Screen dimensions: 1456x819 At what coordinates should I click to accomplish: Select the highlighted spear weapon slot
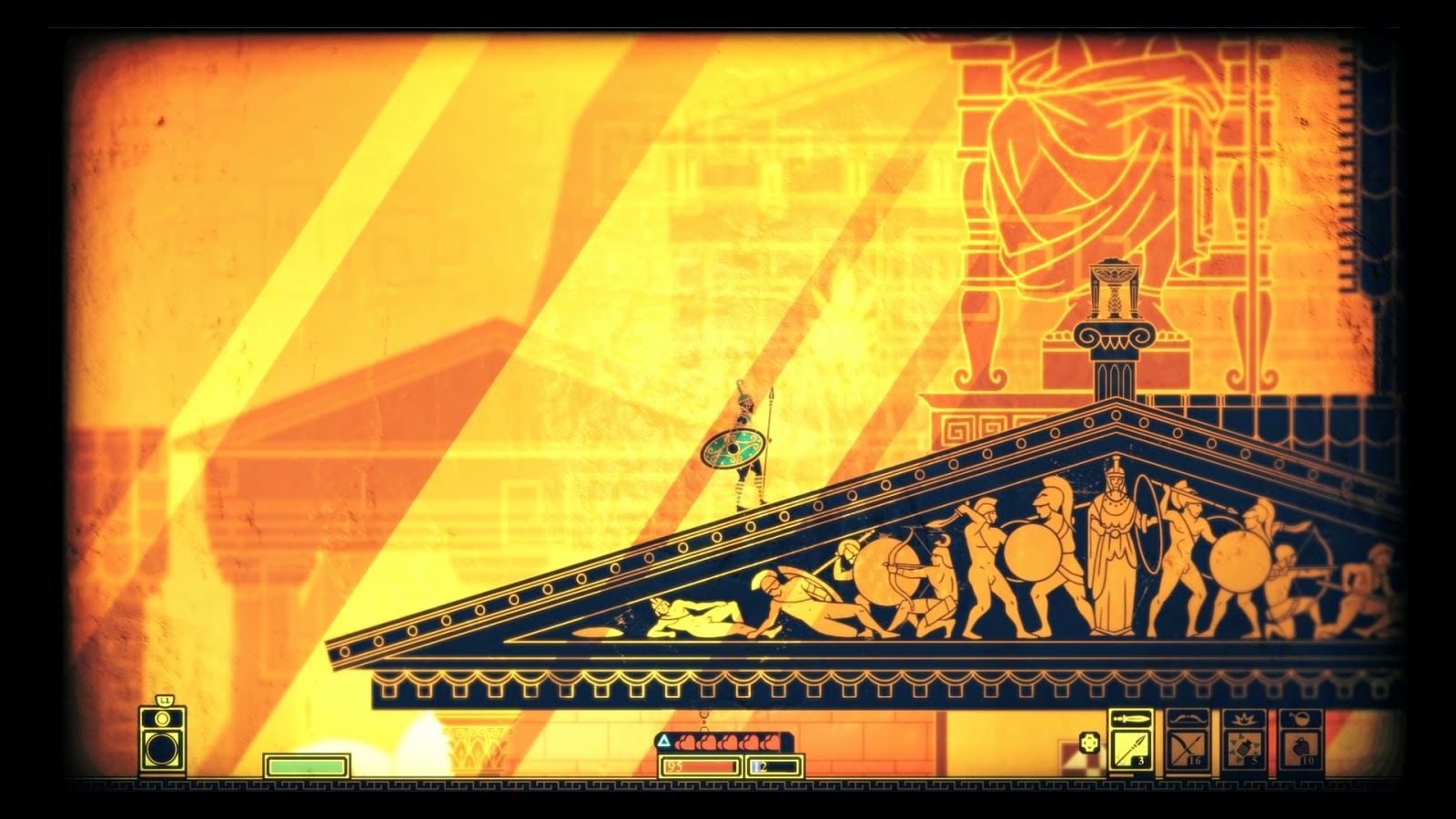coord(1130,746)
